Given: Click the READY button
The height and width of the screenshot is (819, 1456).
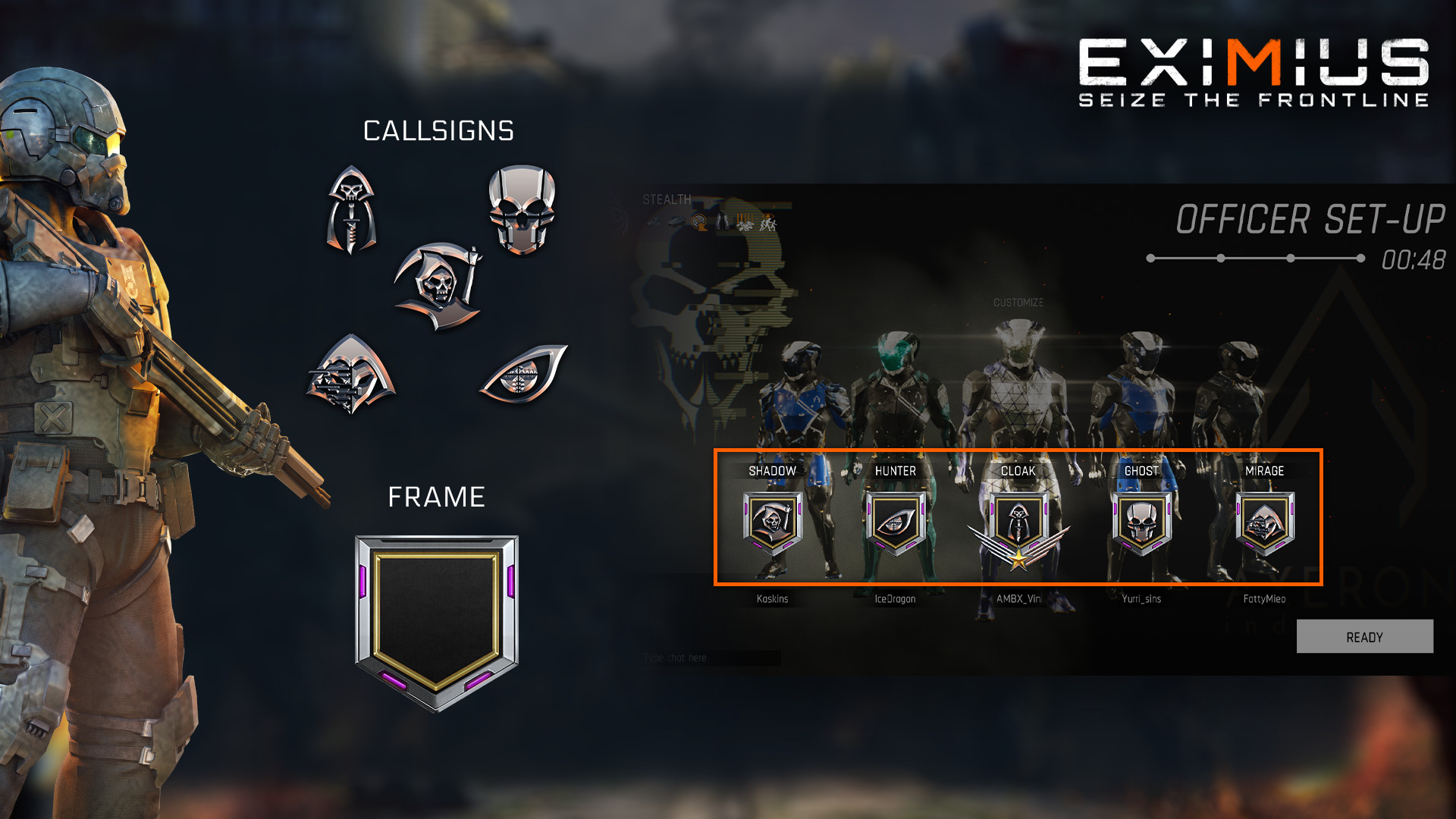Looking at the screenshot, I should 1363,637.
